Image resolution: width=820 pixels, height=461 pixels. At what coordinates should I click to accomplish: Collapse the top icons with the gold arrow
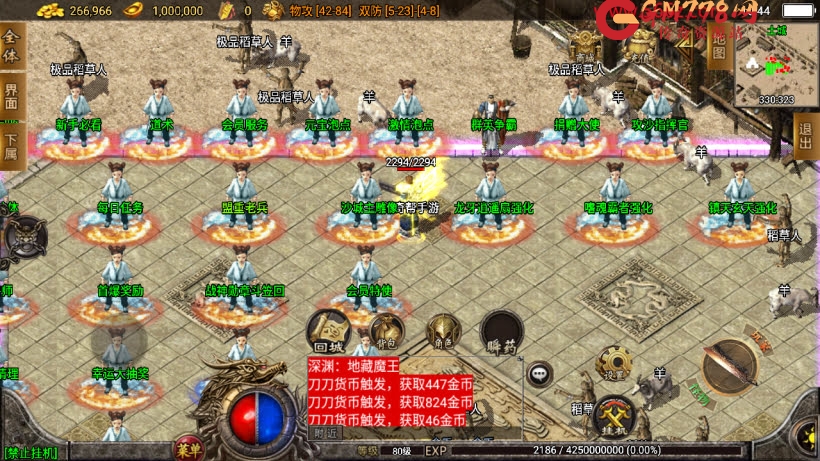pyautogui.click(x=683, y=45)
